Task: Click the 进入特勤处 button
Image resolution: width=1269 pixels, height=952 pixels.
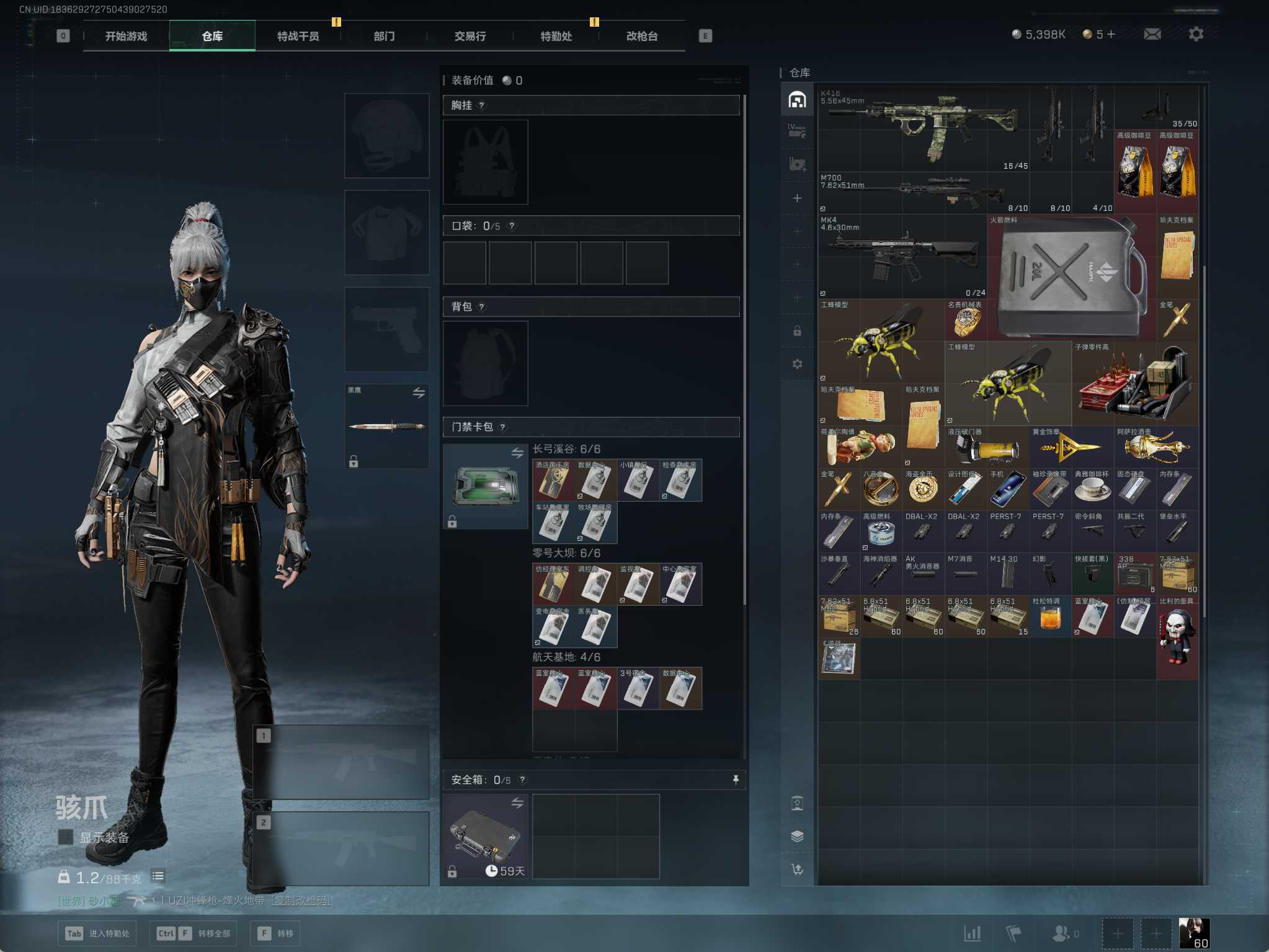Action: pyautogui.click(x=97, y=933)
